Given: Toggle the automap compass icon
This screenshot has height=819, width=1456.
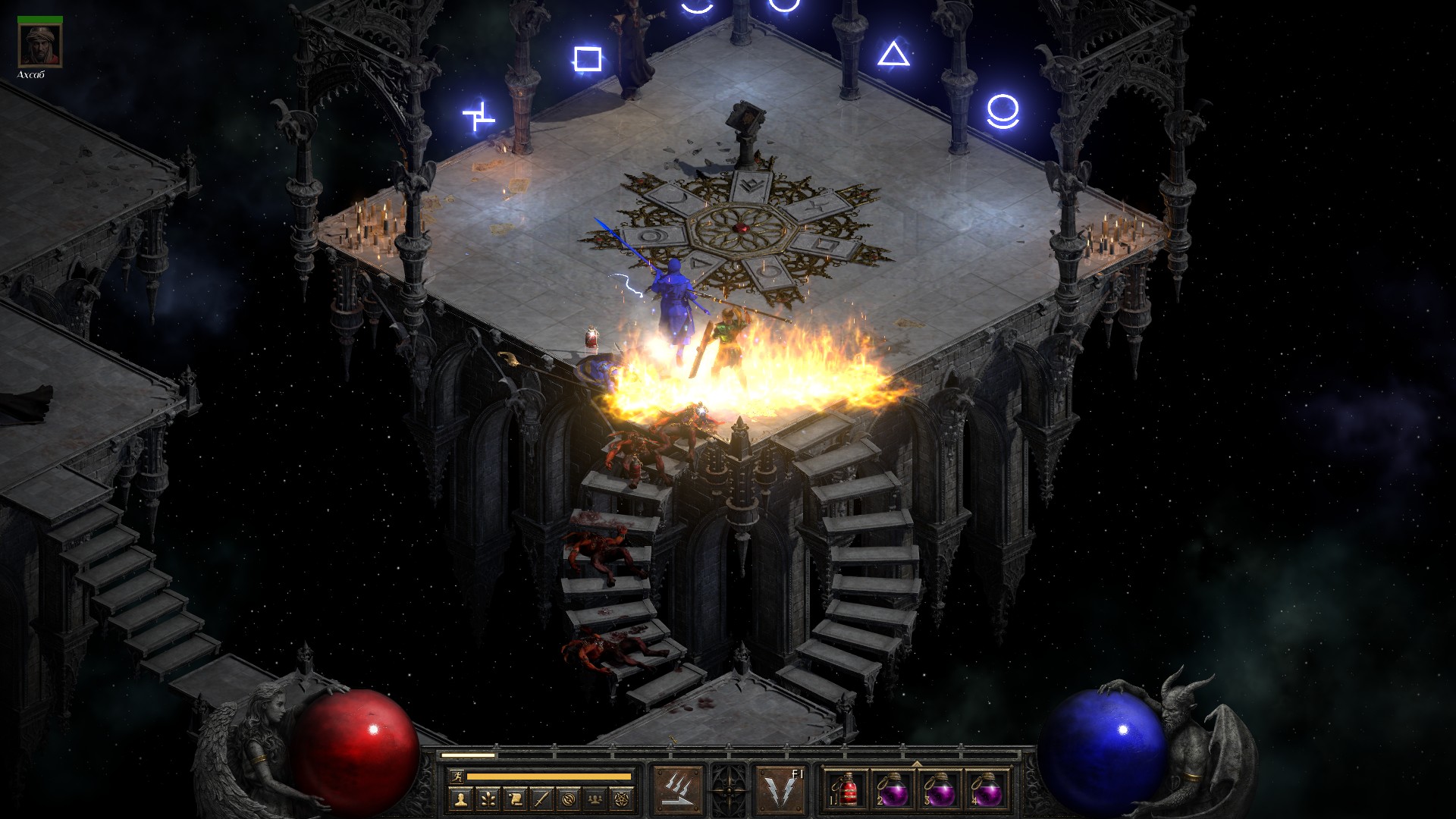Looking at the screenshot, I should tap(569, 799).
